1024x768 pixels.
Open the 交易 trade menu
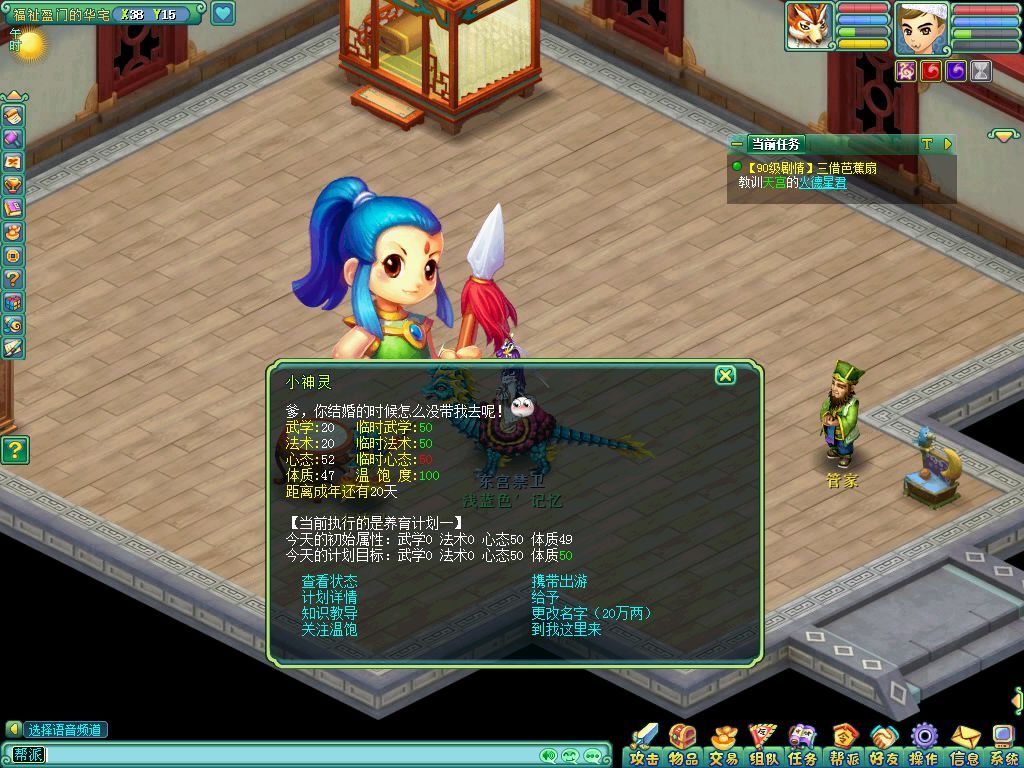click(x=724, y=746)
